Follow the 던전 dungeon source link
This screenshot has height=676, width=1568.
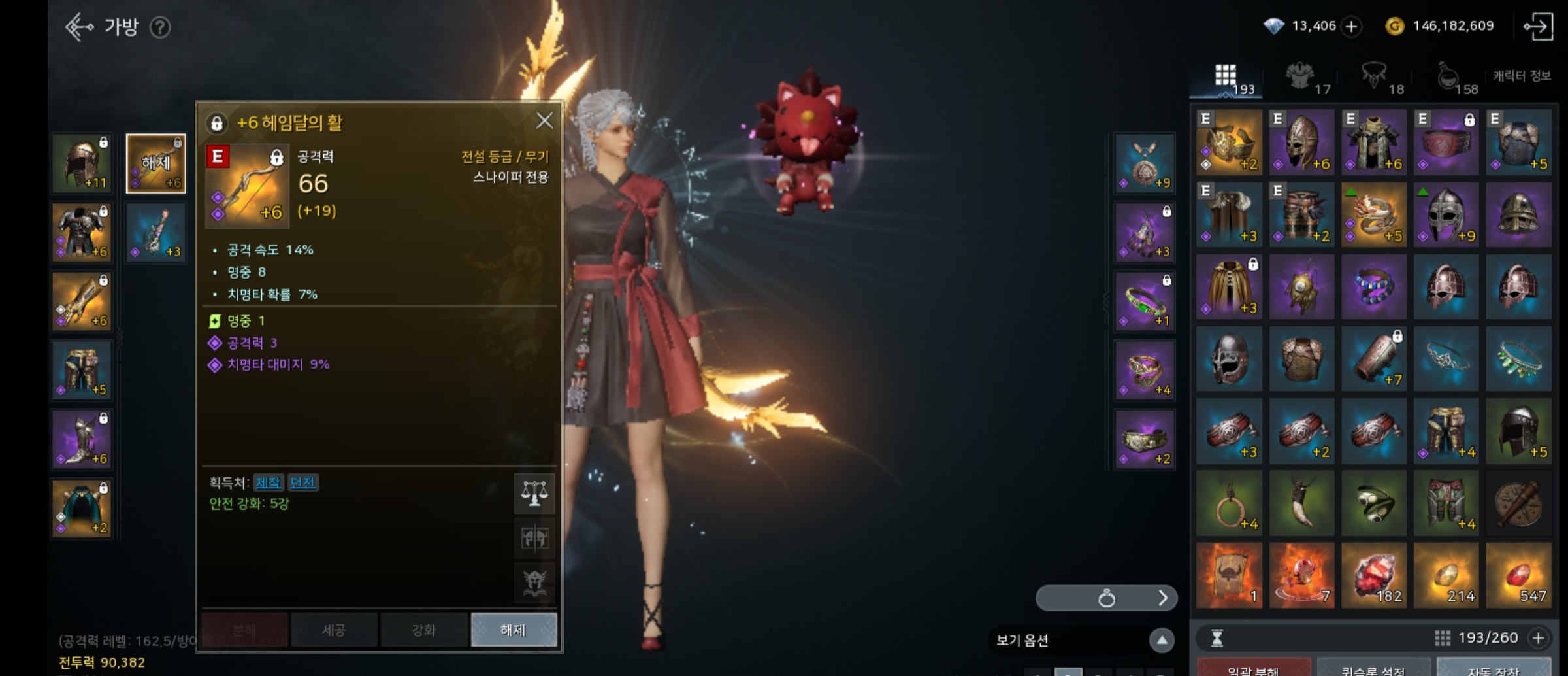(x=302, y=482)
